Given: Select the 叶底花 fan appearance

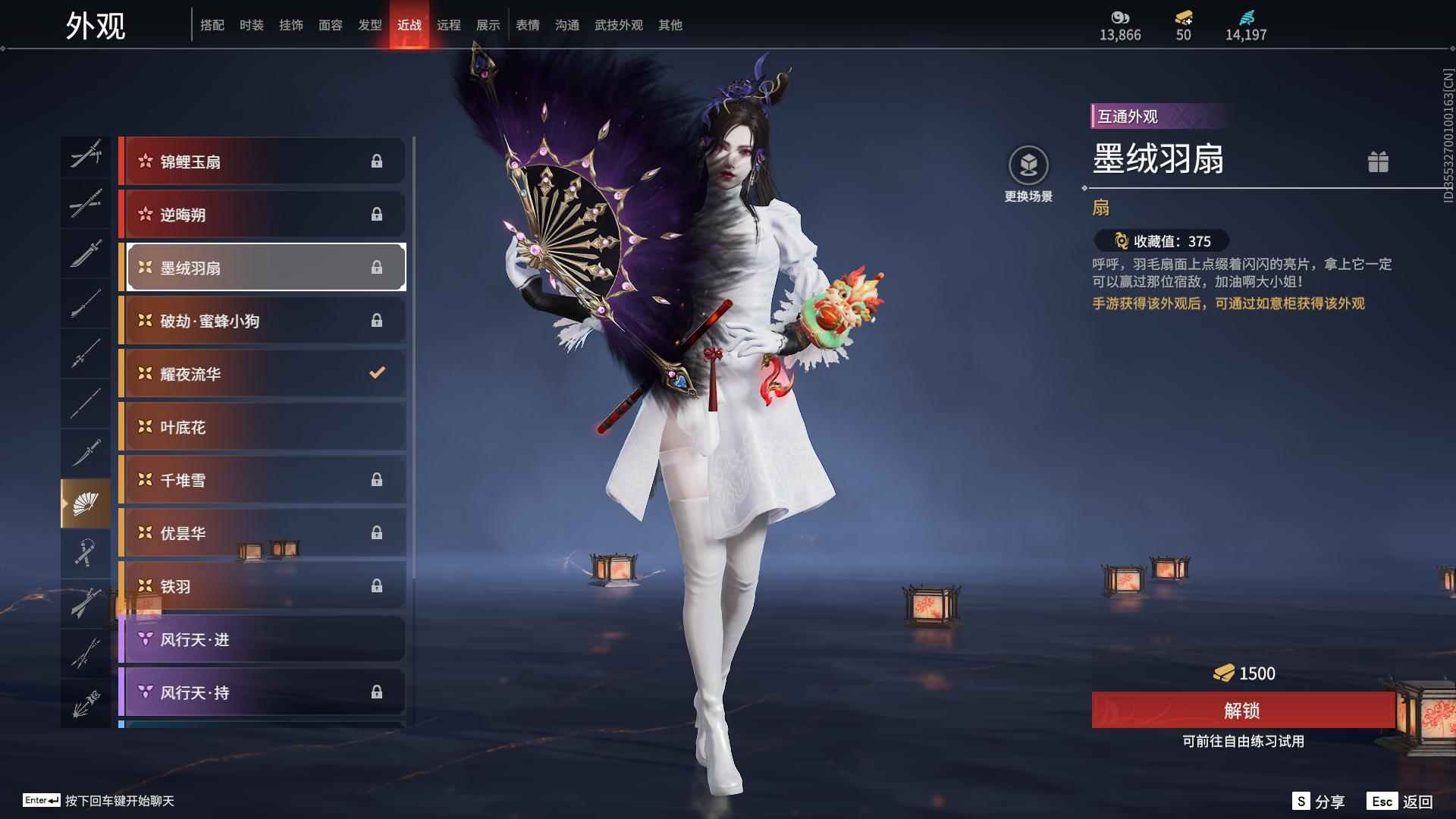Looking at the screenshot, I should (x=262, y=427).
